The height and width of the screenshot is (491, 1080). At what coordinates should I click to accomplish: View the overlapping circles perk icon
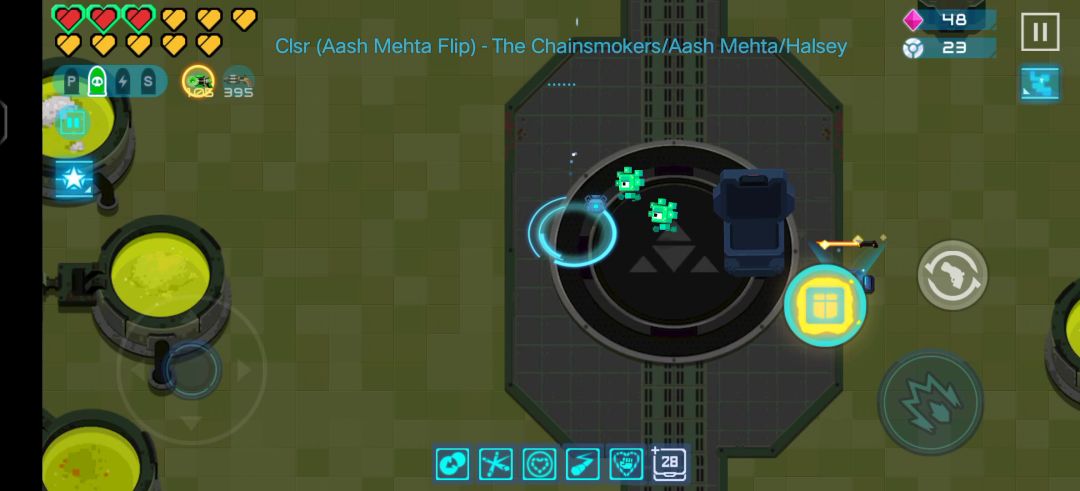[x=452, y=463]
